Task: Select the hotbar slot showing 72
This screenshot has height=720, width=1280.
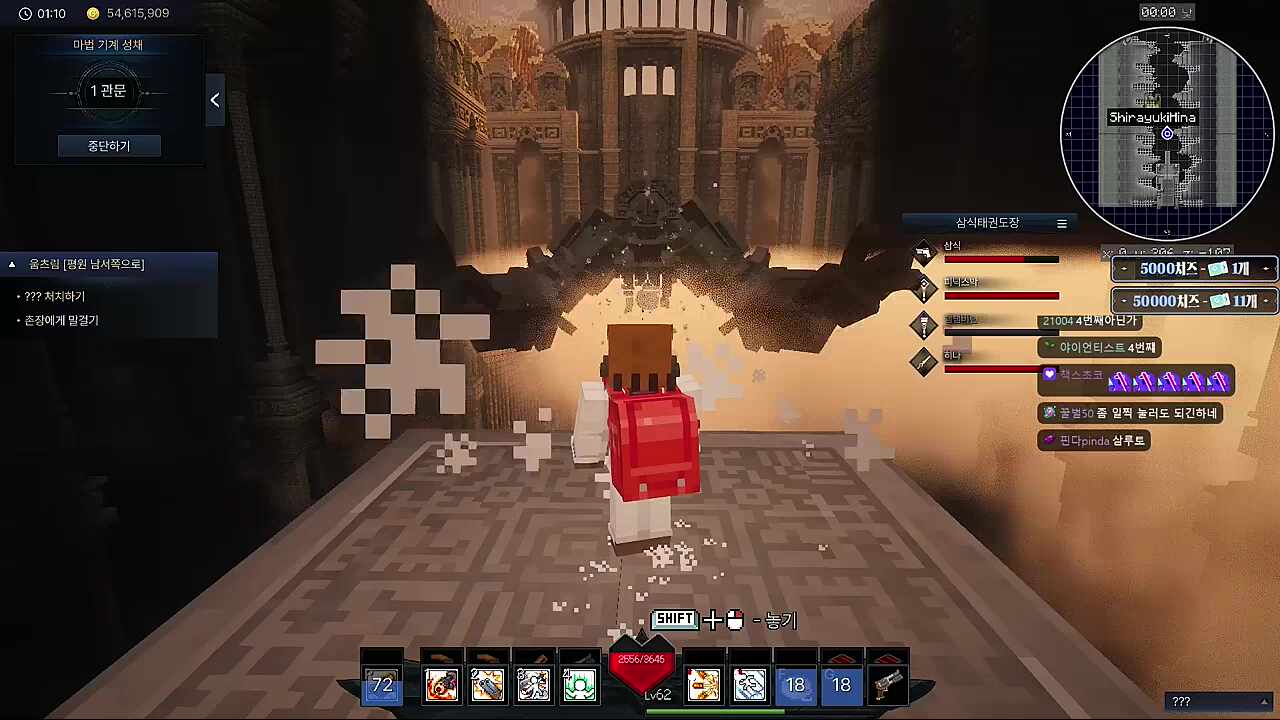Action: click(382, 685)
